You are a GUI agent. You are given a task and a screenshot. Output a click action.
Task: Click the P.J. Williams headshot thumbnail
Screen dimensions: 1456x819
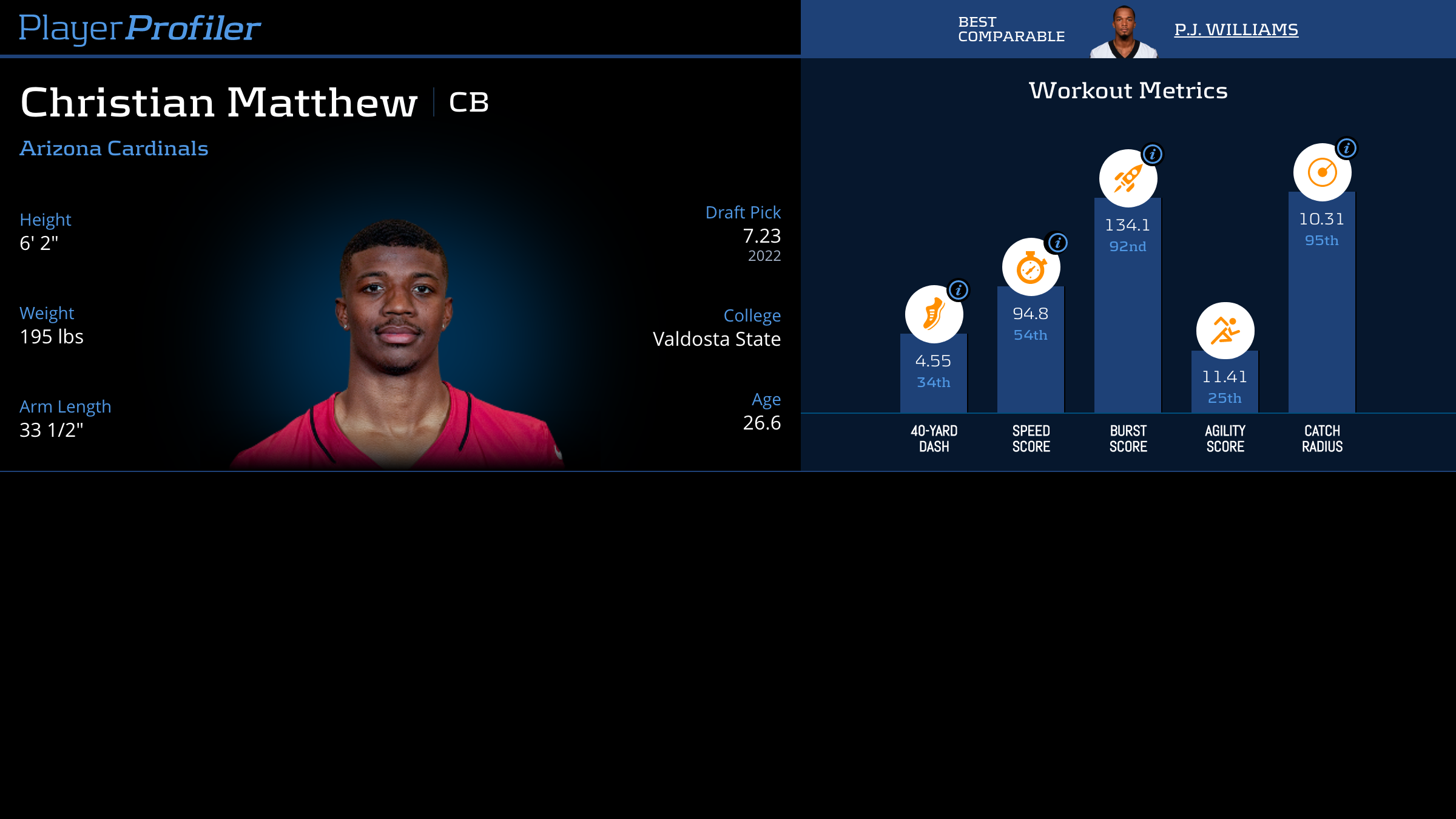1124,32
